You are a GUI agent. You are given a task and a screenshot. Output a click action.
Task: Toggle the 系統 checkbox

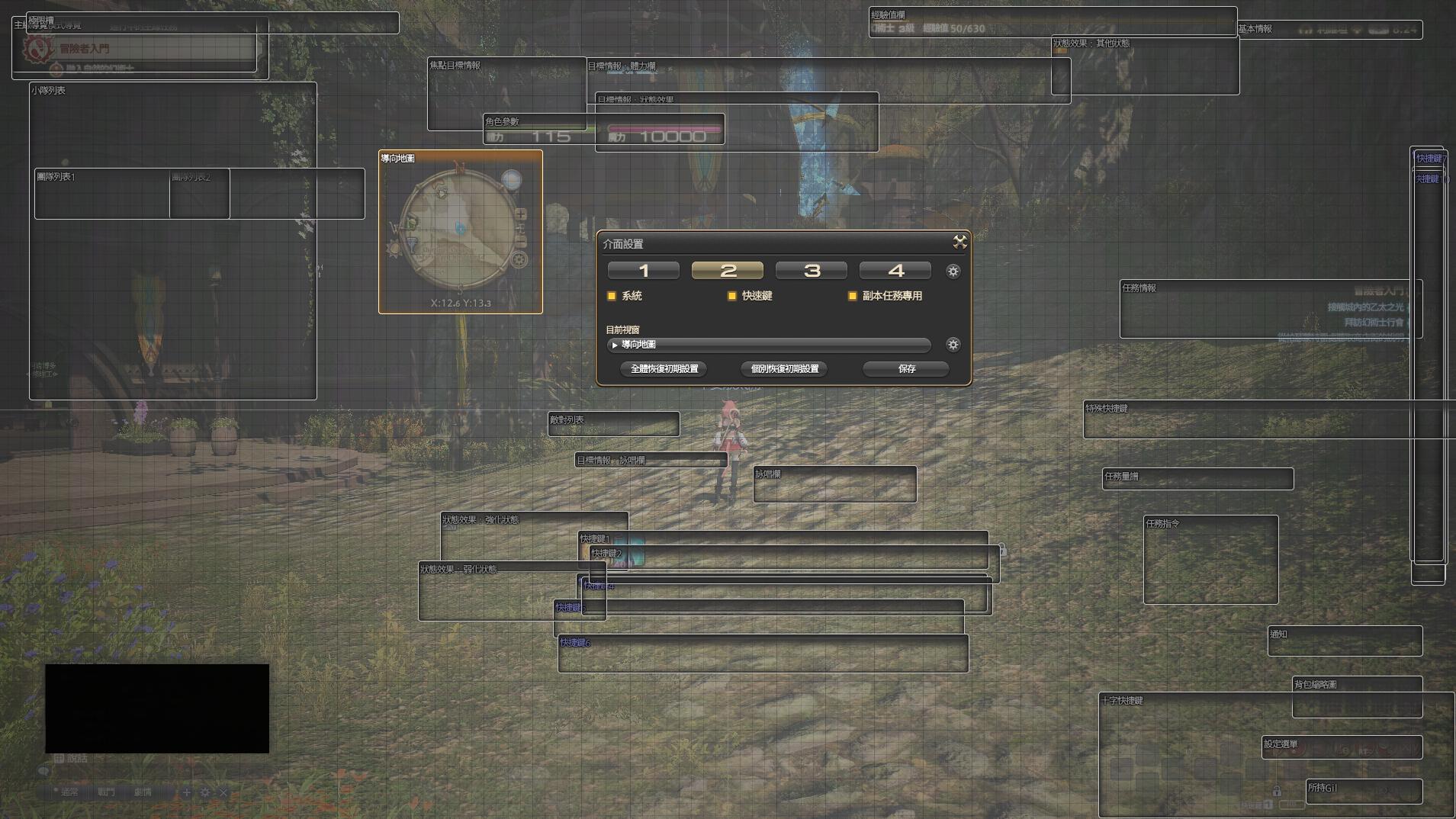[x=612, y=296]
